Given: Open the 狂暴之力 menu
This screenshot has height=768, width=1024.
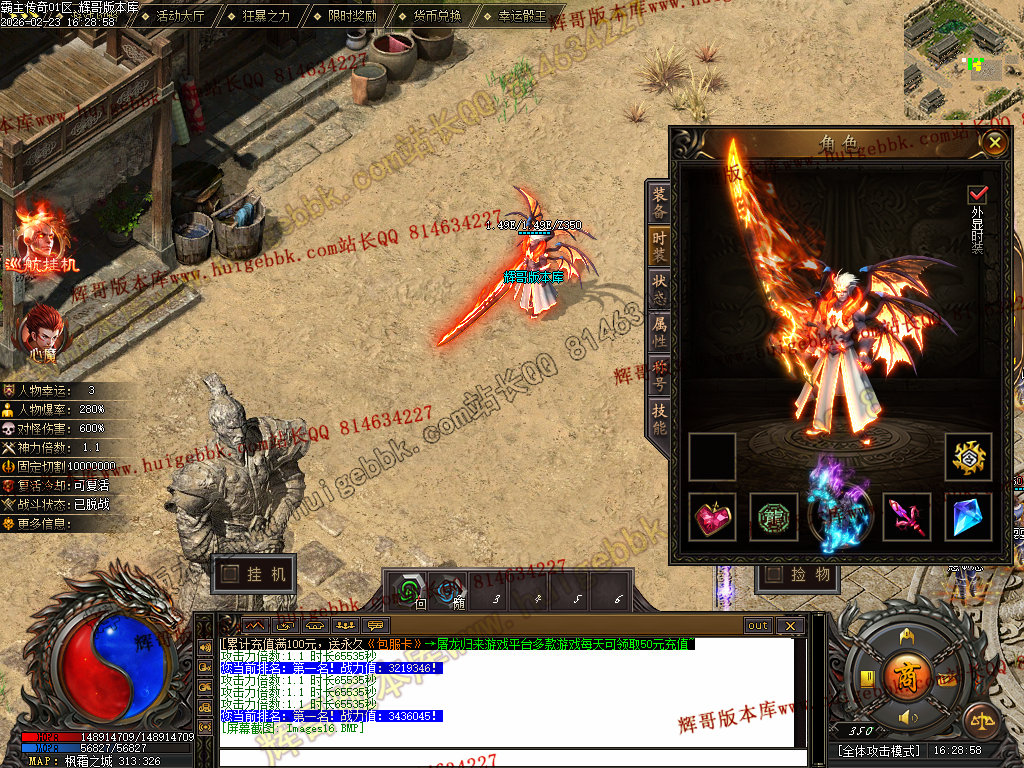Looking at the screenshot, I should point(265,16).
